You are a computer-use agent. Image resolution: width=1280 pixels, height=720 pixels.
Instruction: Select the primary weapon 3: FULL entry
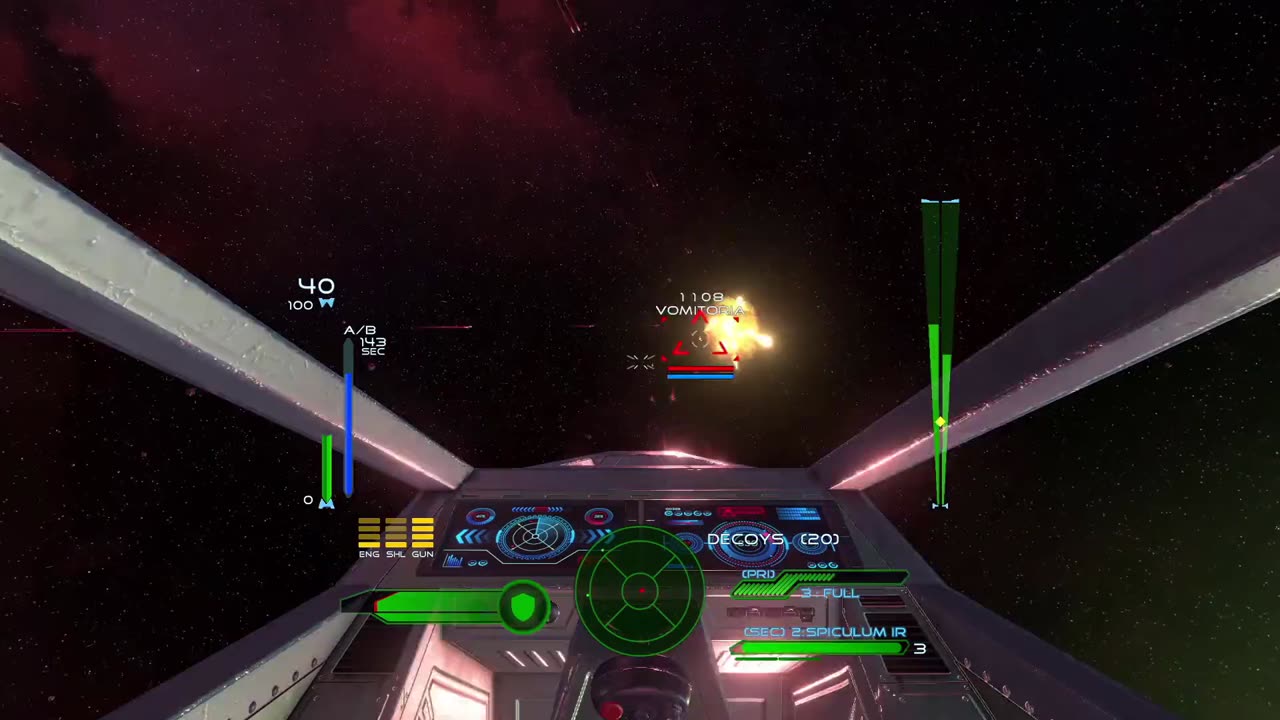tap(829, 593)
